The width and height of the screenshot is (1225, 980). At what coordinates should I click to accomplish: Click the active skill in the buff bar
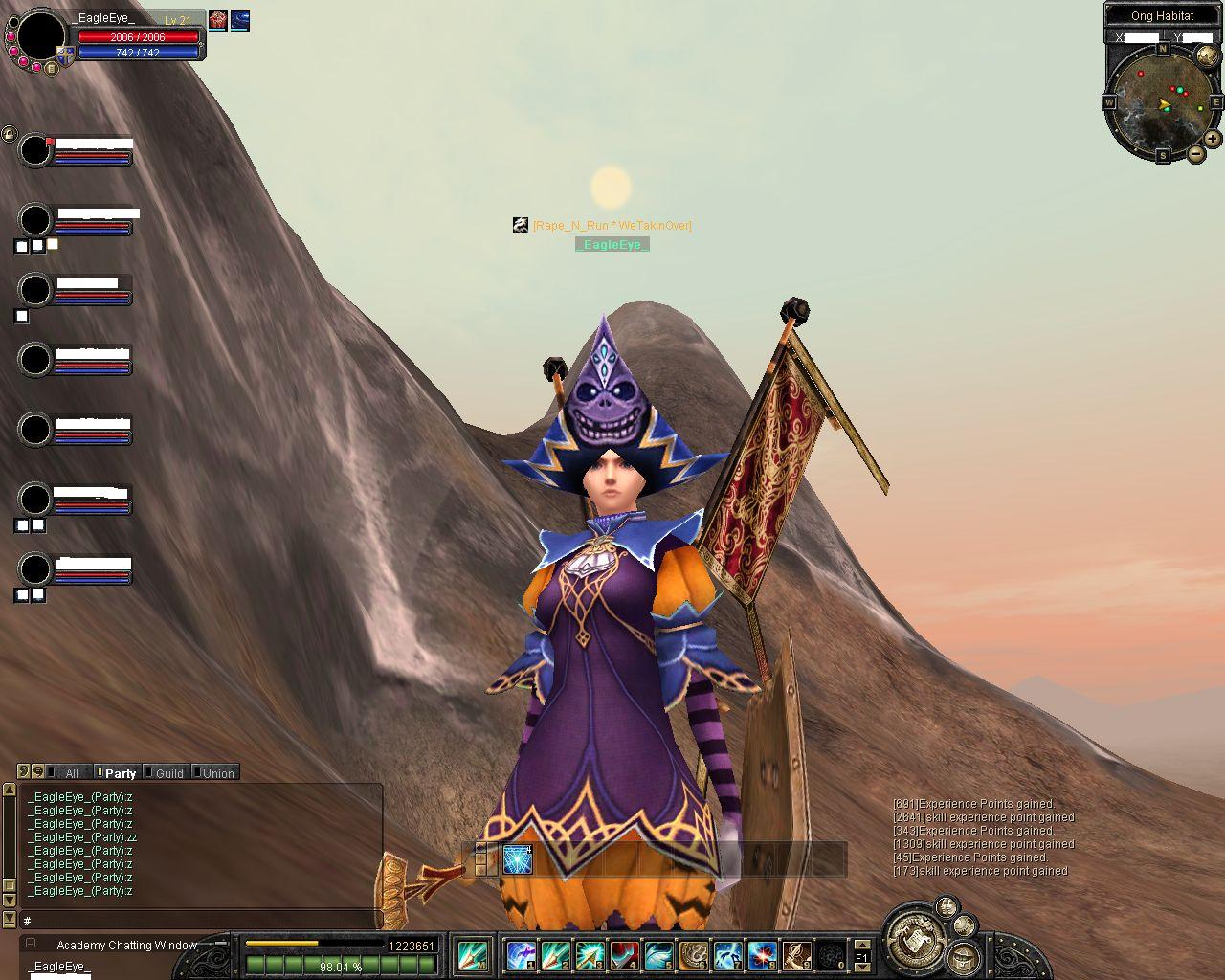pos(518,859)
